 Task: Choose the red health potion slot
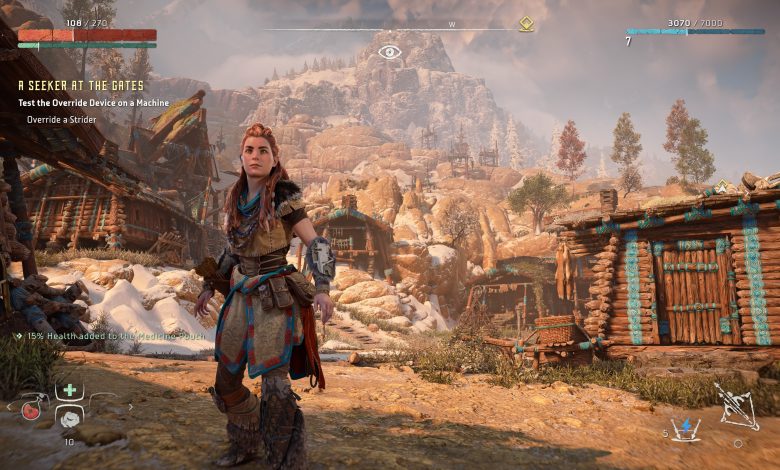(30, 413)
